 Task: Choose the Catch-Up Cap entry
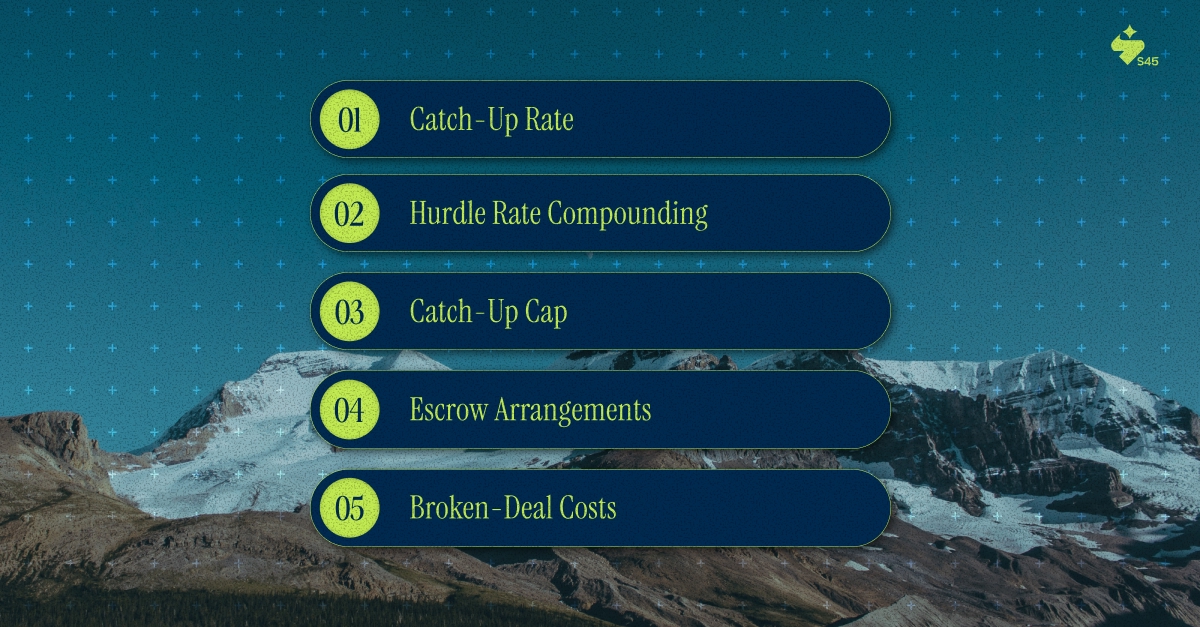click(x=599, y=312)
